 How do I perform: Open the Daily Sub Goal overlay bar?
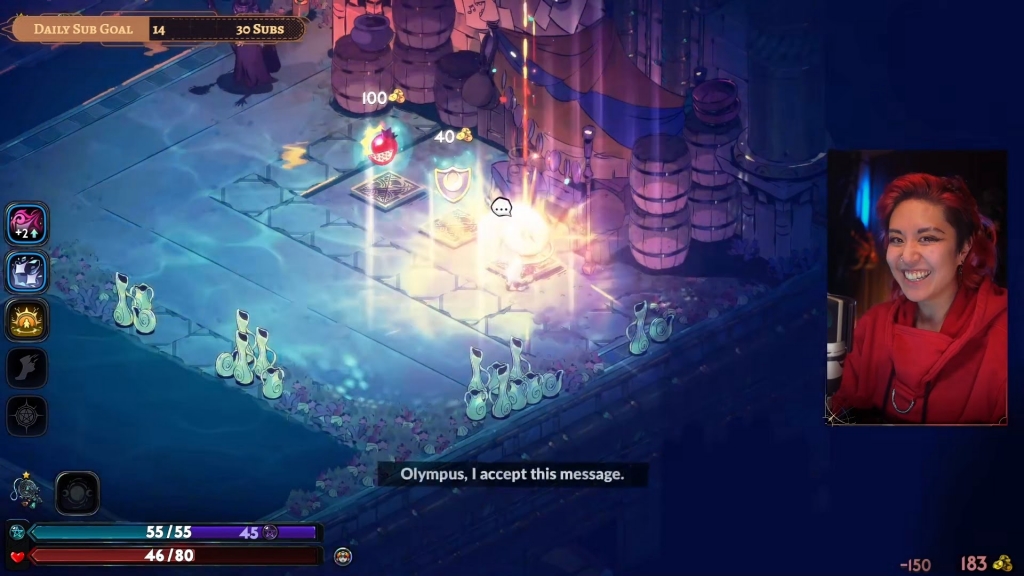point(159,28)
